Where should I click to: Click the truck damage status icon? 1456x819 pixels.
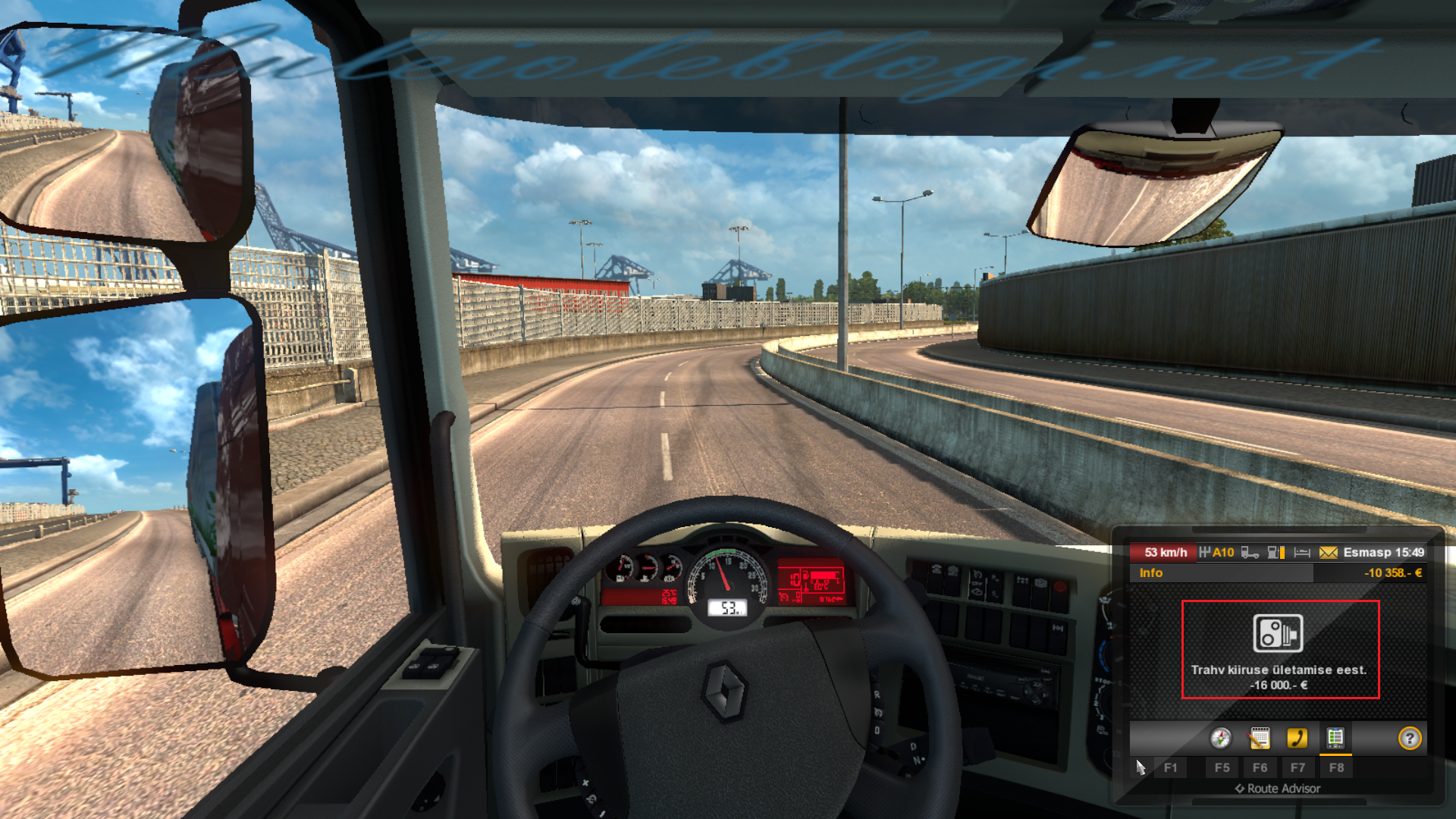(x=1250, y=553)
